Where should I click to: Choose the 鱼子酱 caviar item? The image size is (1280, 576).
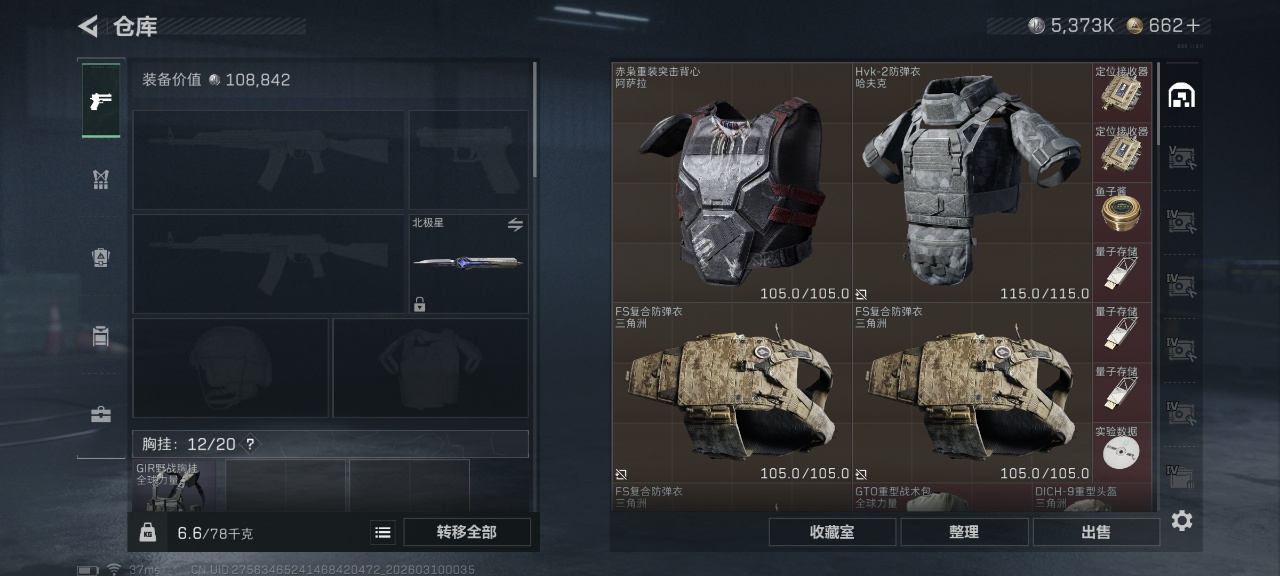click(x=1122, y=212)
